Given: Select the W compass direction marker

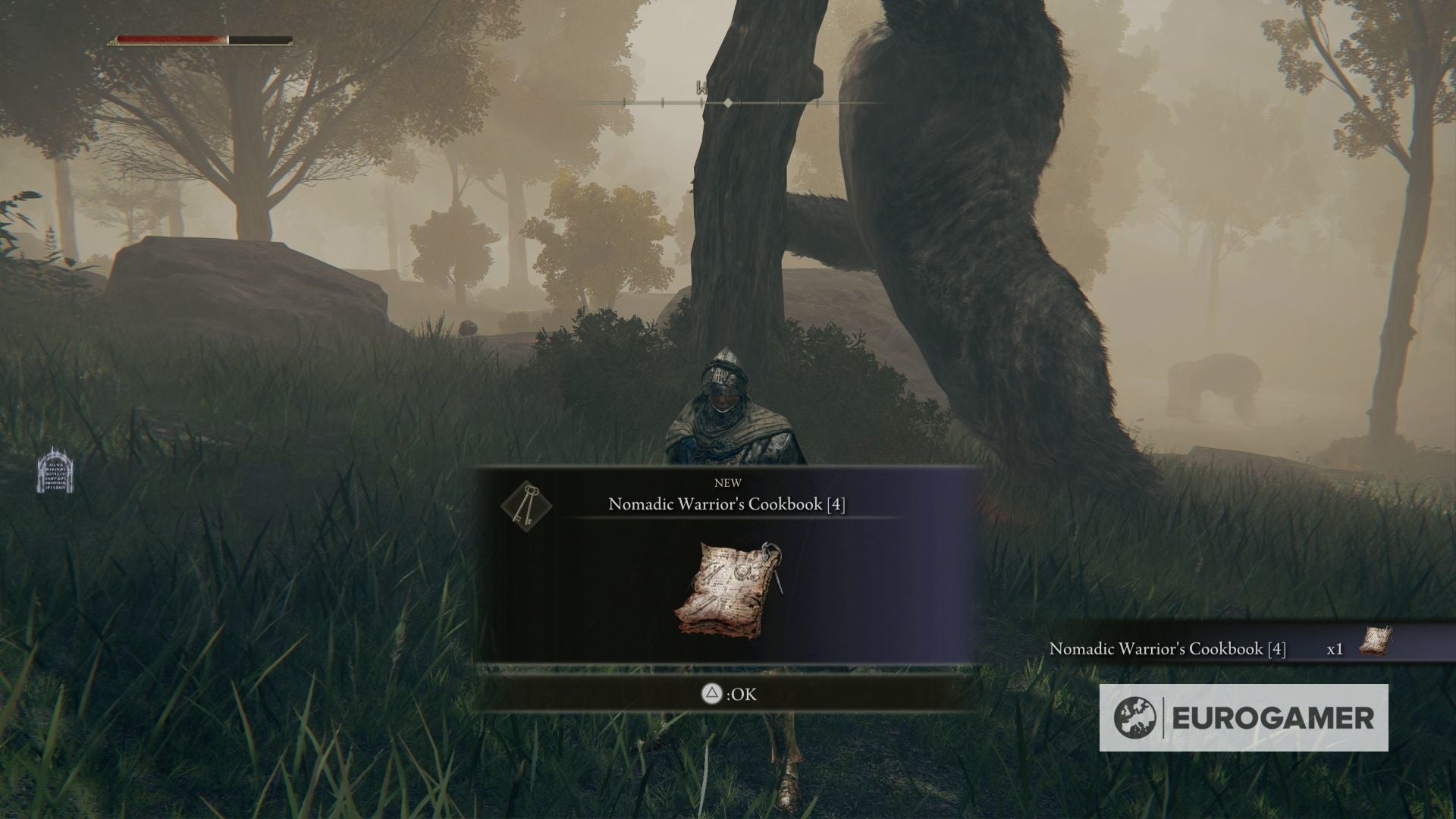Looking at the screenshot, I should coord(701,86).
